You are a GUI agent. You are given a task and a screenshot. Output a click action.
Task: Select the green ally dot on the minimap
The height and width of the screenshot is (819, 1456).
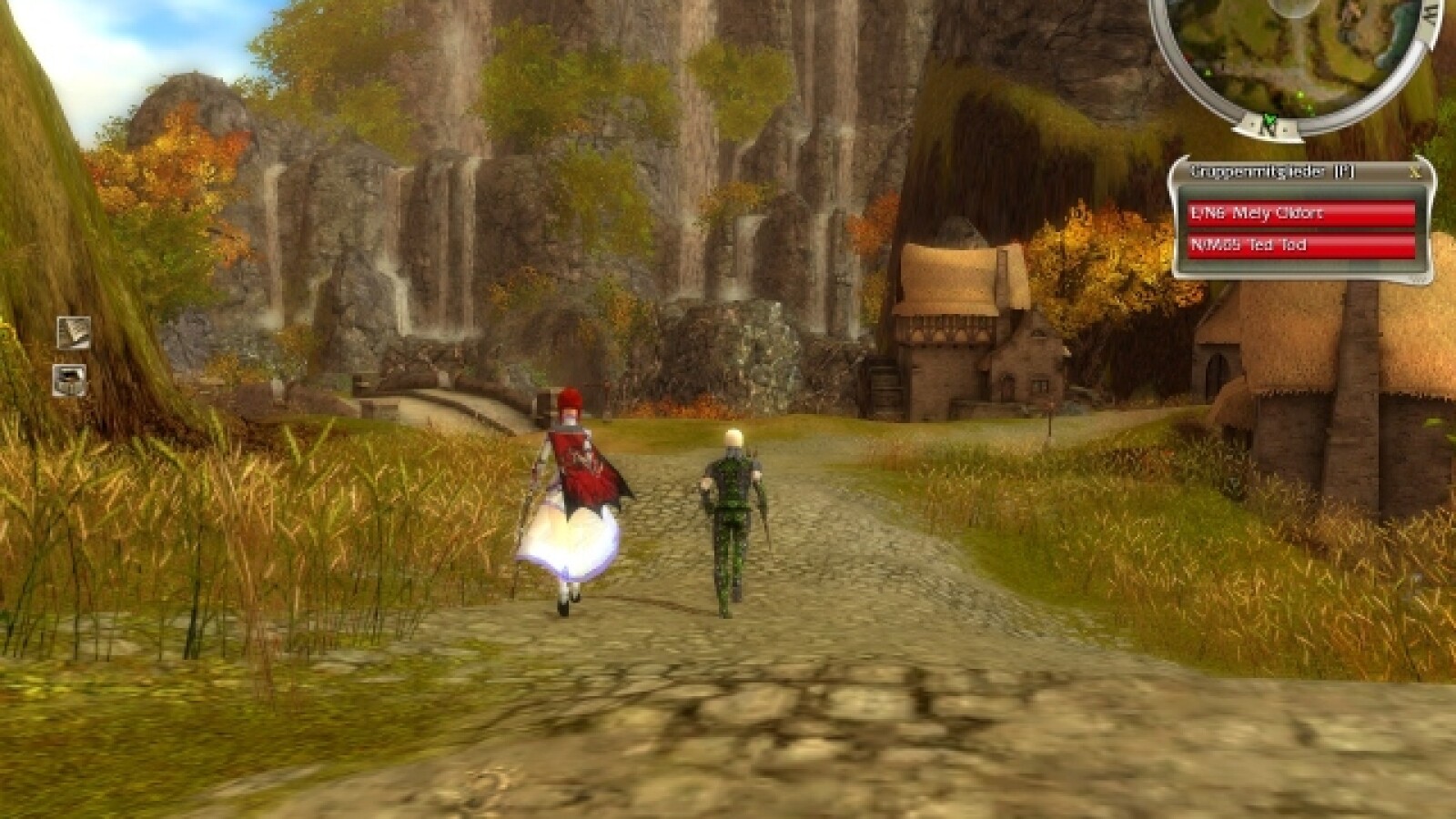[x=1300, y=95]
